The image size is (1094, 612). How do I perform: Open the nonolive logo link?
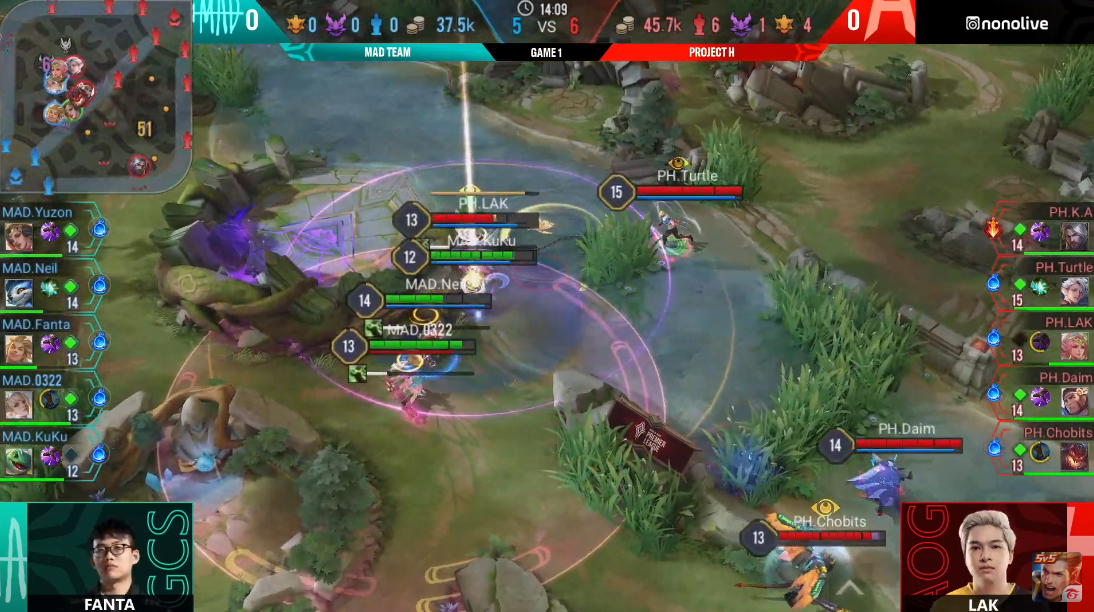(x=1007, y=23)
